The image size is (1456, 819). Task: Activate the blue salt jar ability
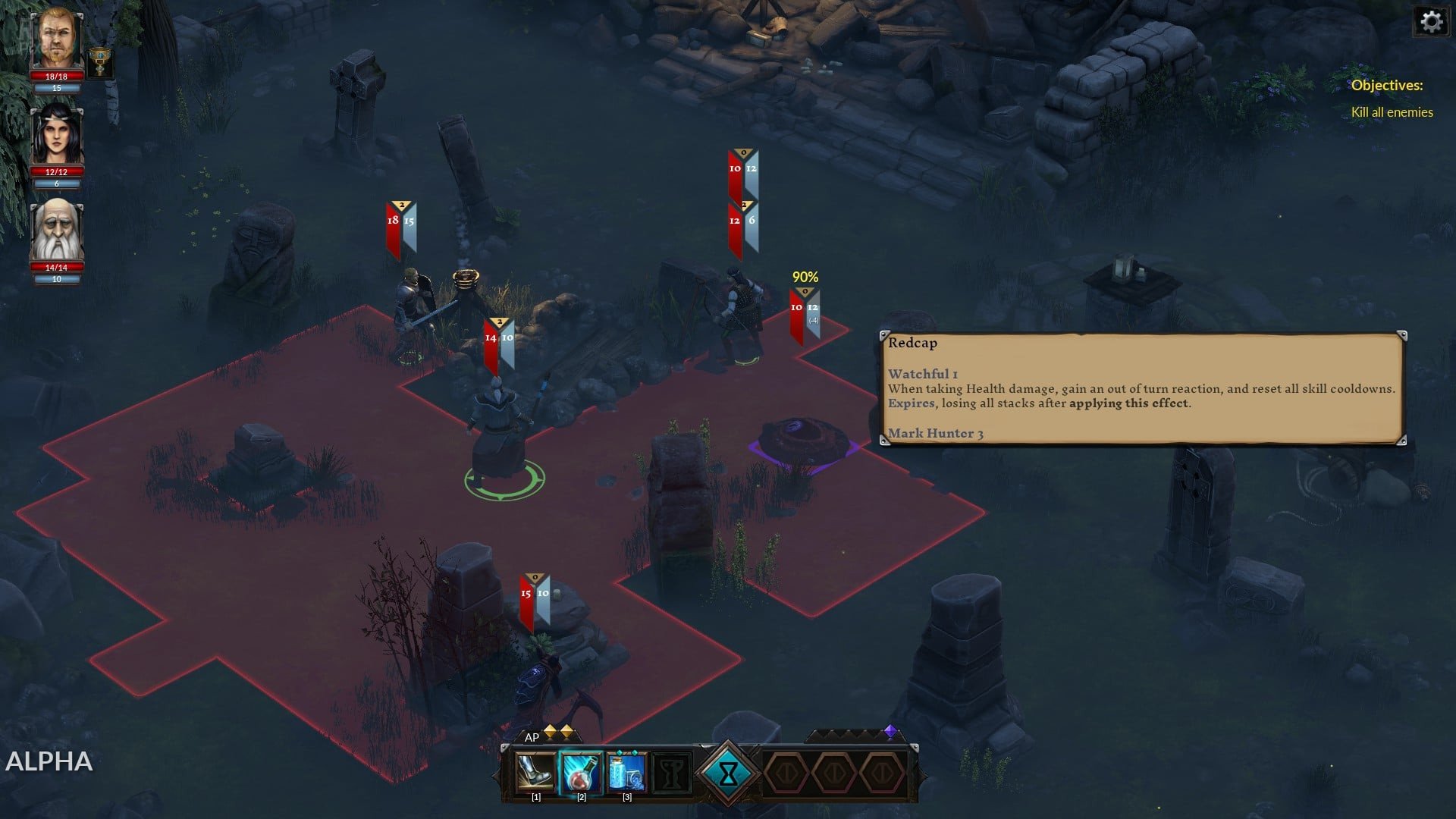[626, 773]
